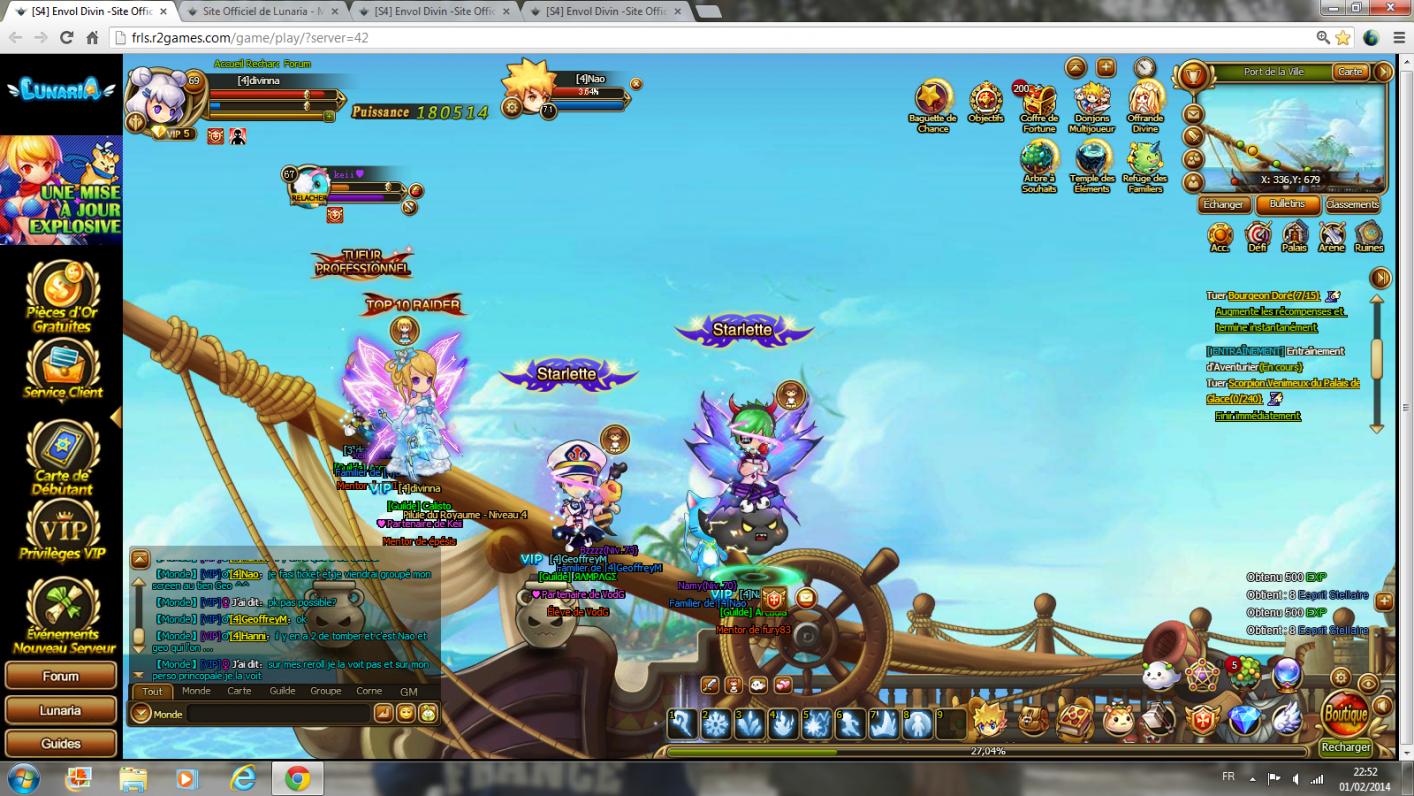Reload the browser page
Viewport: 1414px width, 796px height.
click(66, 38)
